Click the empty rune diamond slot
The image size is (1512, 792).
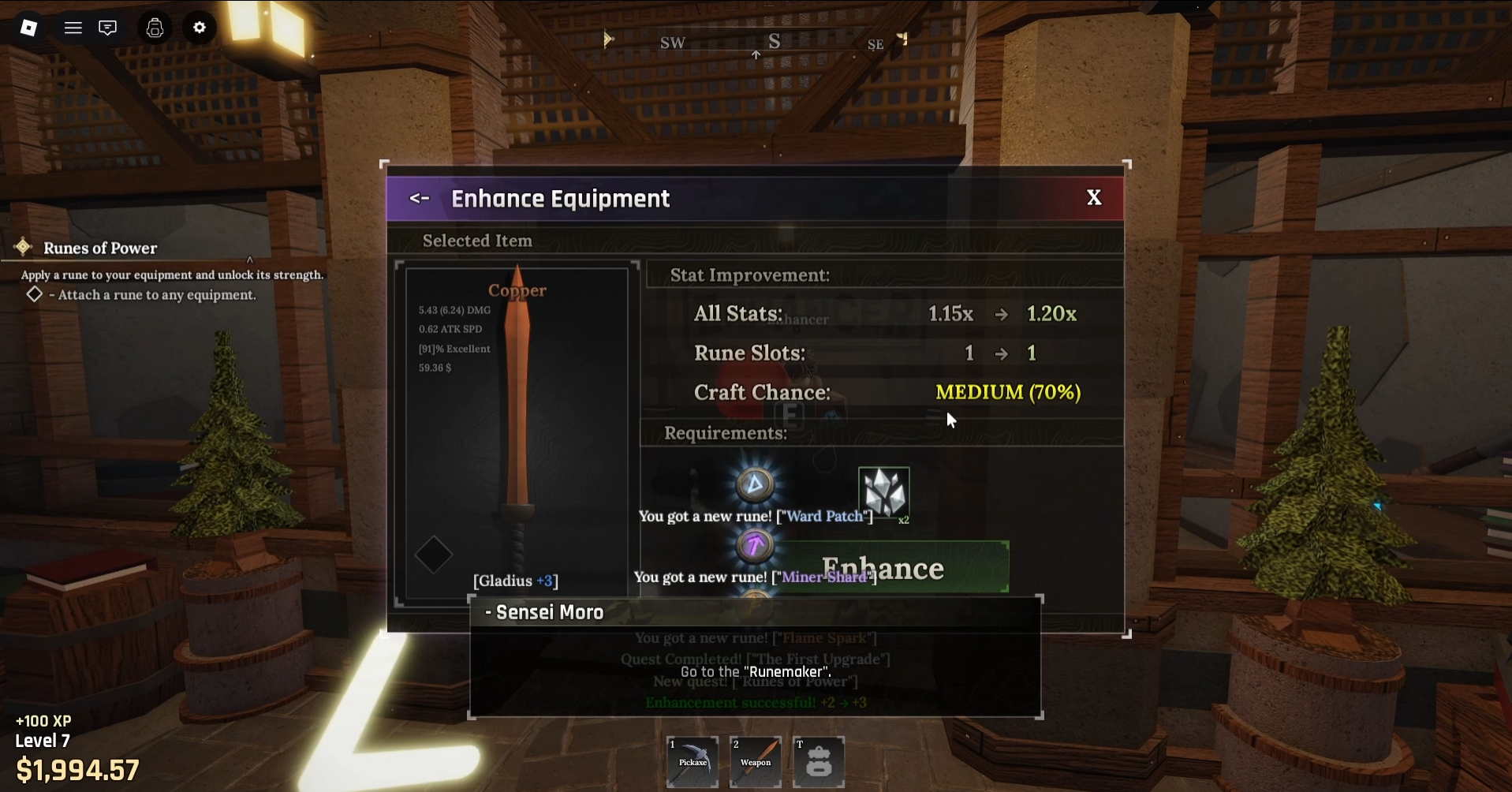[434, 555]
